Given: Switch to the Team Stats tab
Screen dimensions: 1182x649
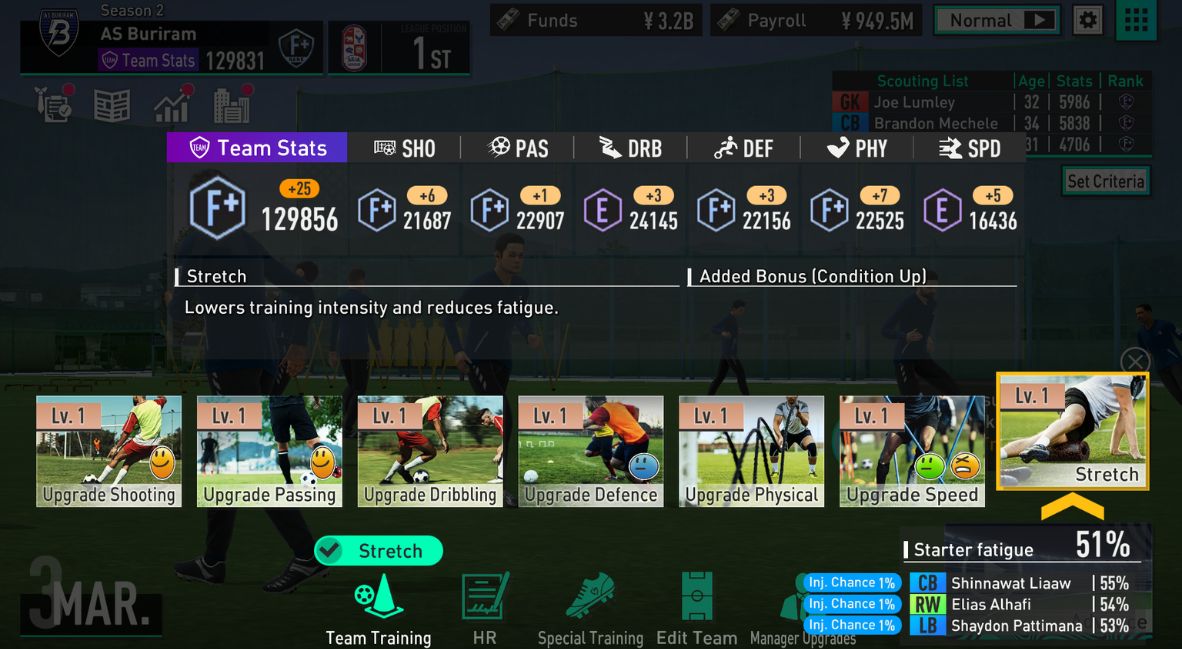Looking at the screenshot, I should point(257,148).
